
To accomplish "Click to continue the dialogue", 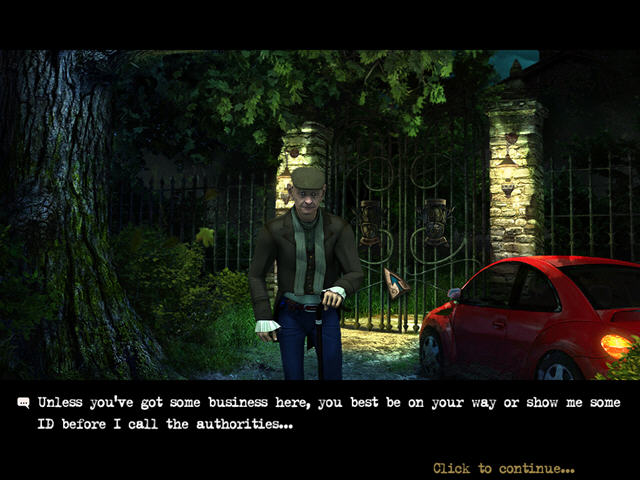I will tap(503, 468).
